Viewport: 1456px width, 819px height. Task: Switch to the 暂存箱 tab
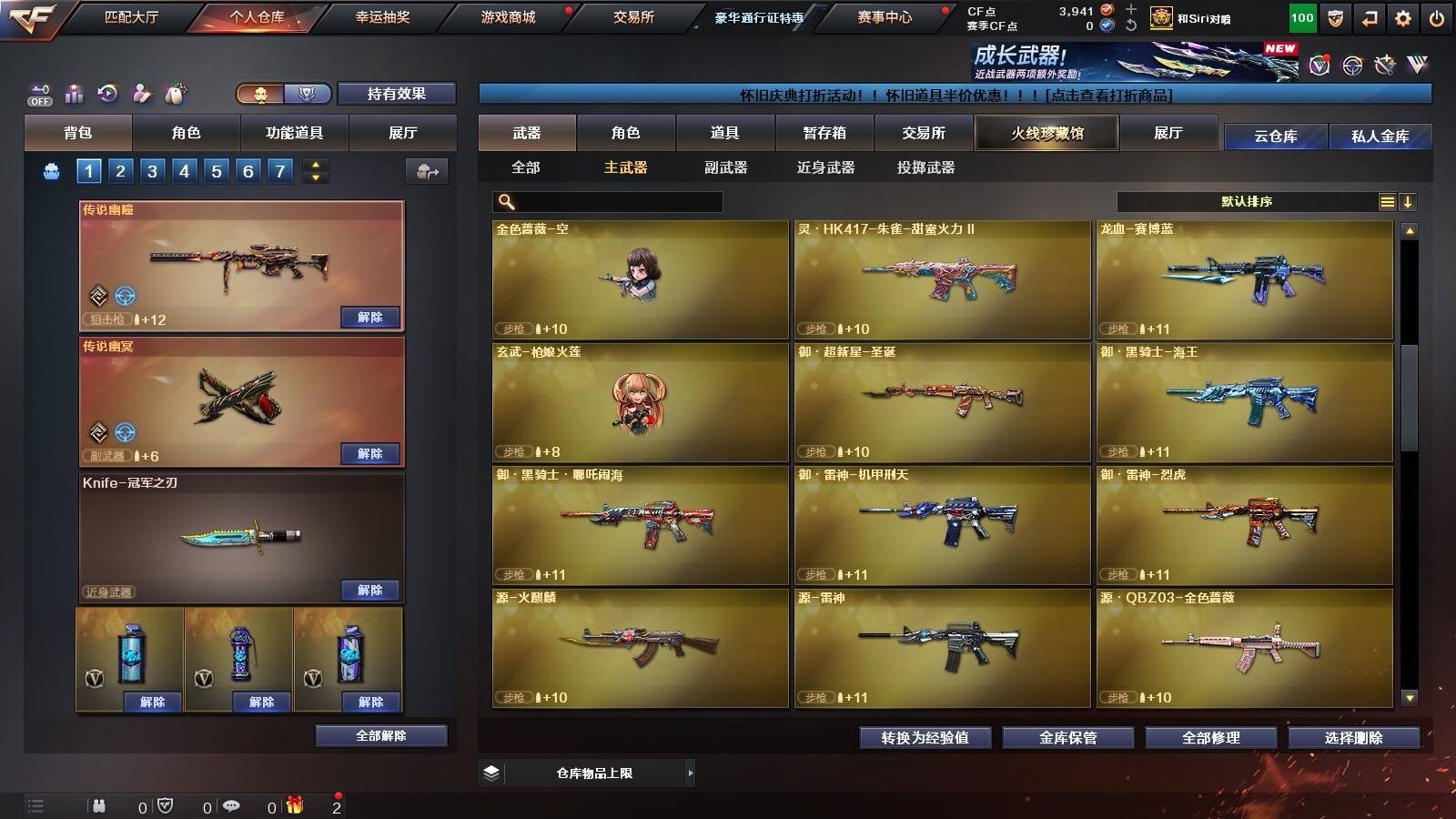825,132
